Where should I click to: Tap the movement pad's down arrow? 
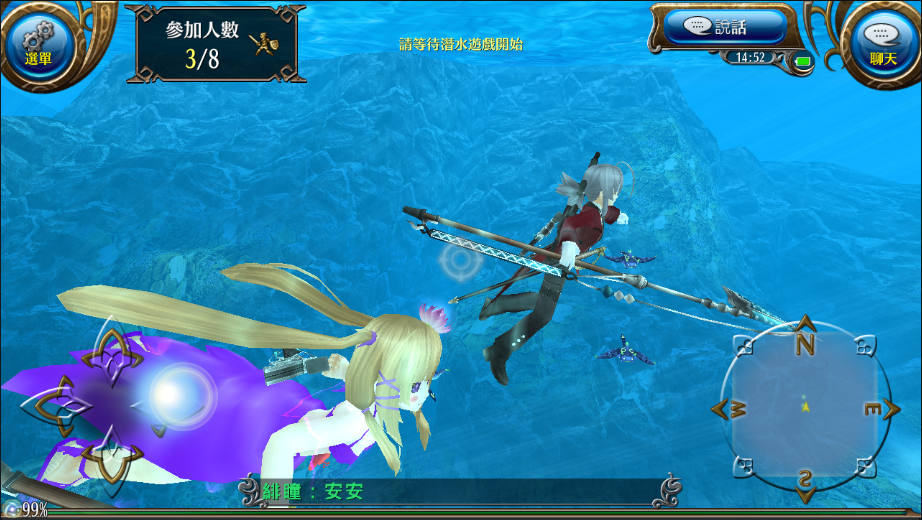[110, 455]
